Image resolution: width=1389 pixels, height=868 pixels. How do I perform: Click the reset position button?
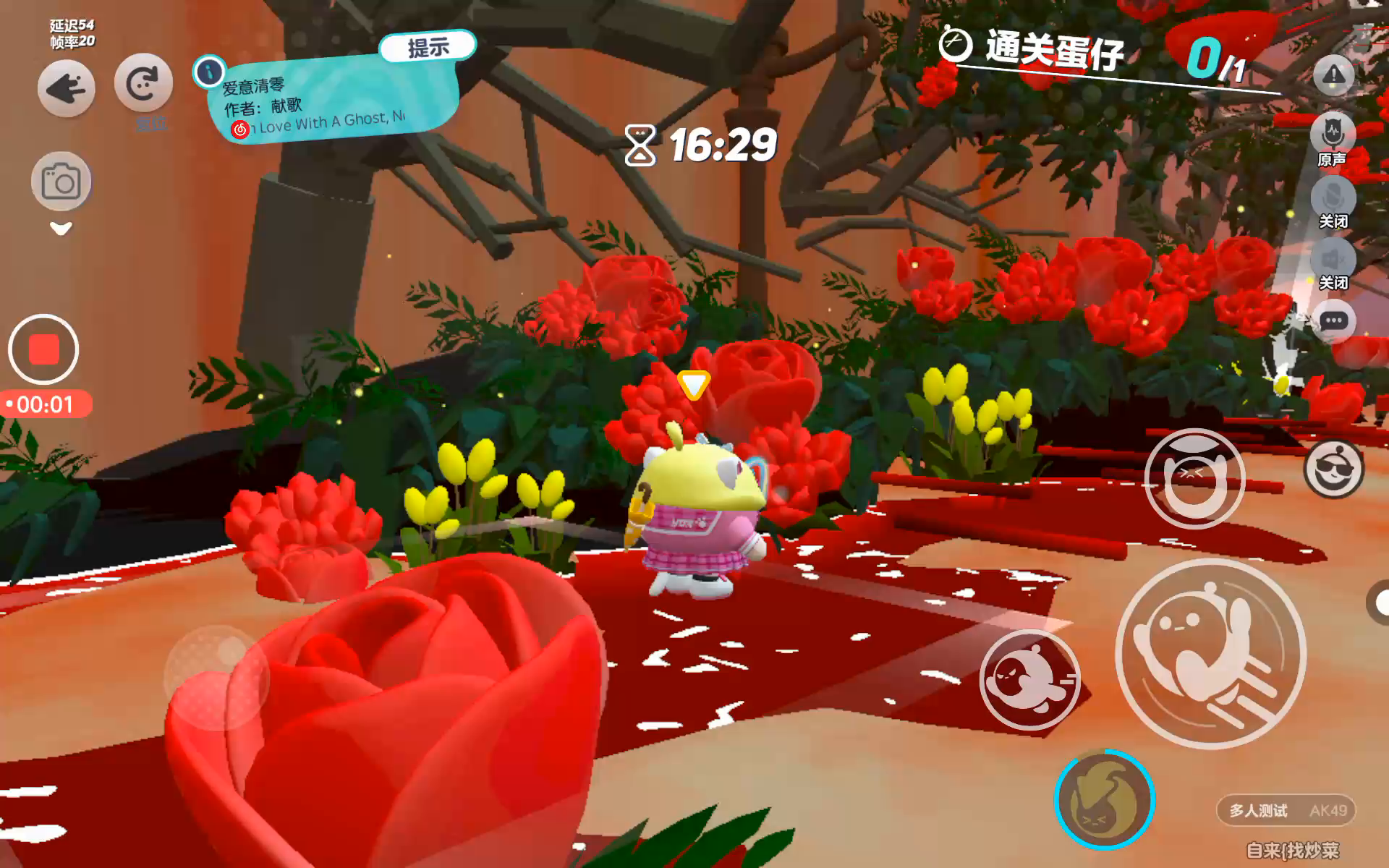(143, 83)
